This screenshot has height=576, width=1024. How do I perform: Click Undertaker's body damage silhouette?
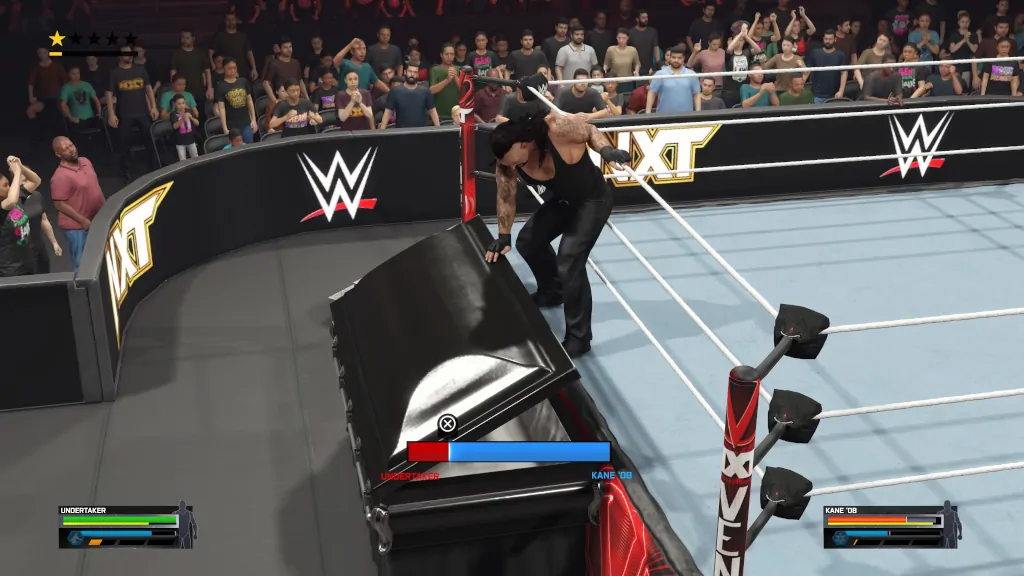186,524
